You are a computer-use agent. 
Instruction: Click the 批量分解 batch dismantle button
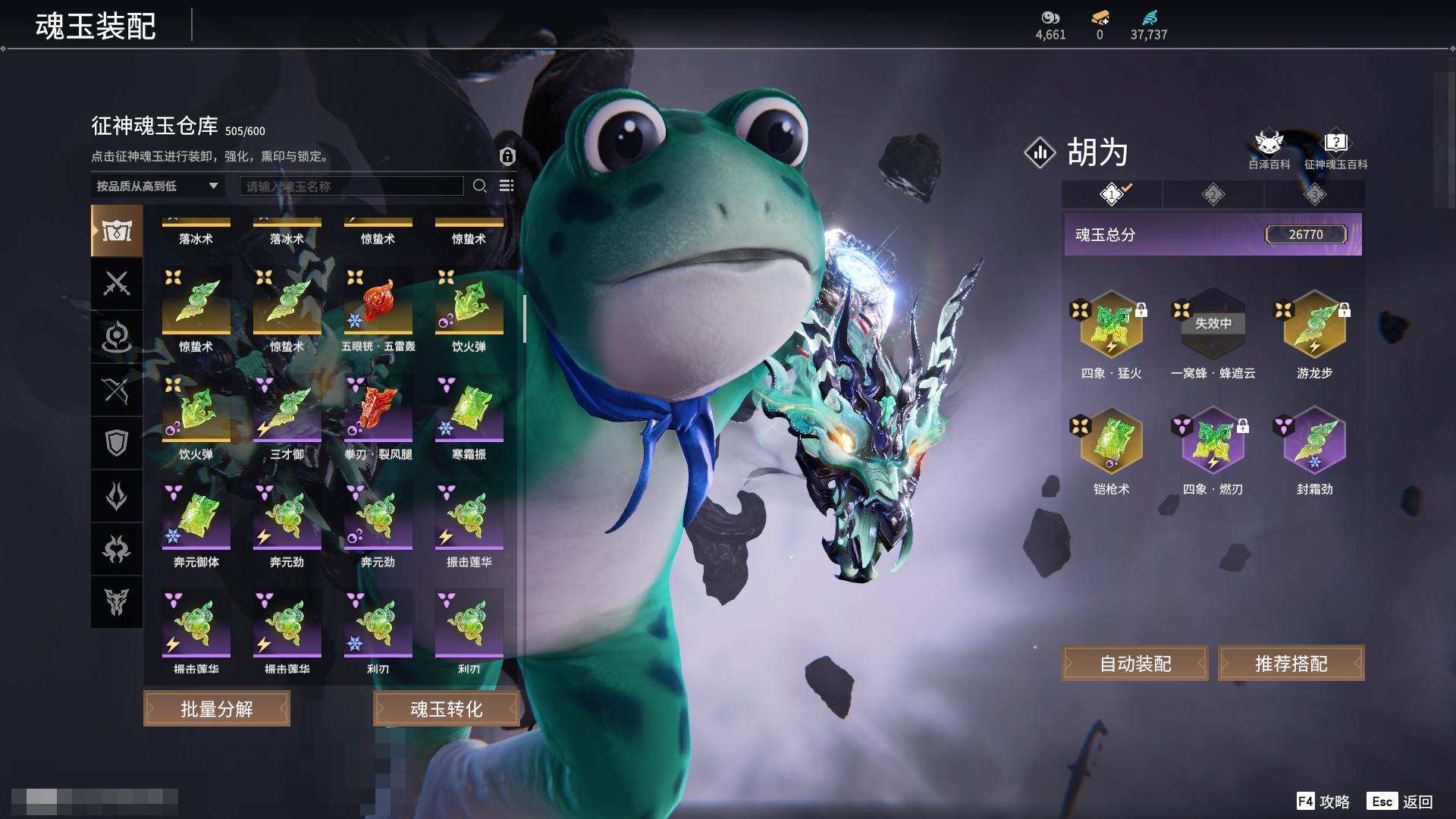click(x=217, y=709)
